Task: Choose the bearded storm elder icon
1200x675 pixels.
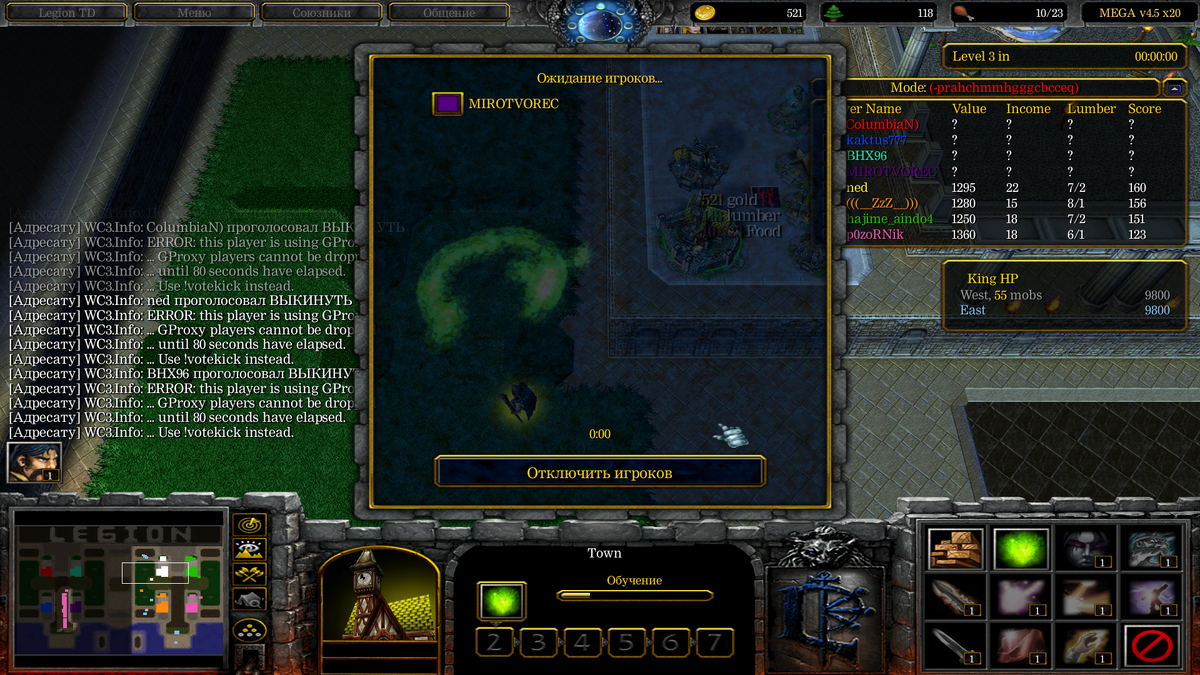Action: [1151, 549]
